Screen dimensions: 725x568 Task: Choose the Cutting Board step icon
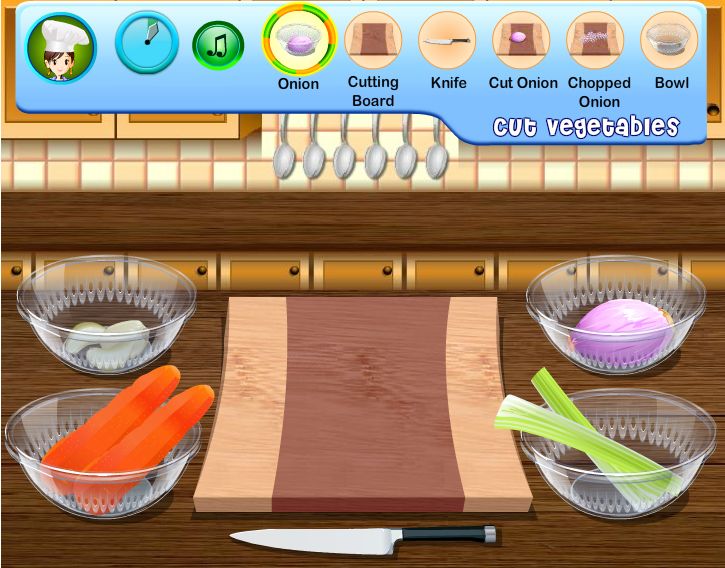point(373,40)
